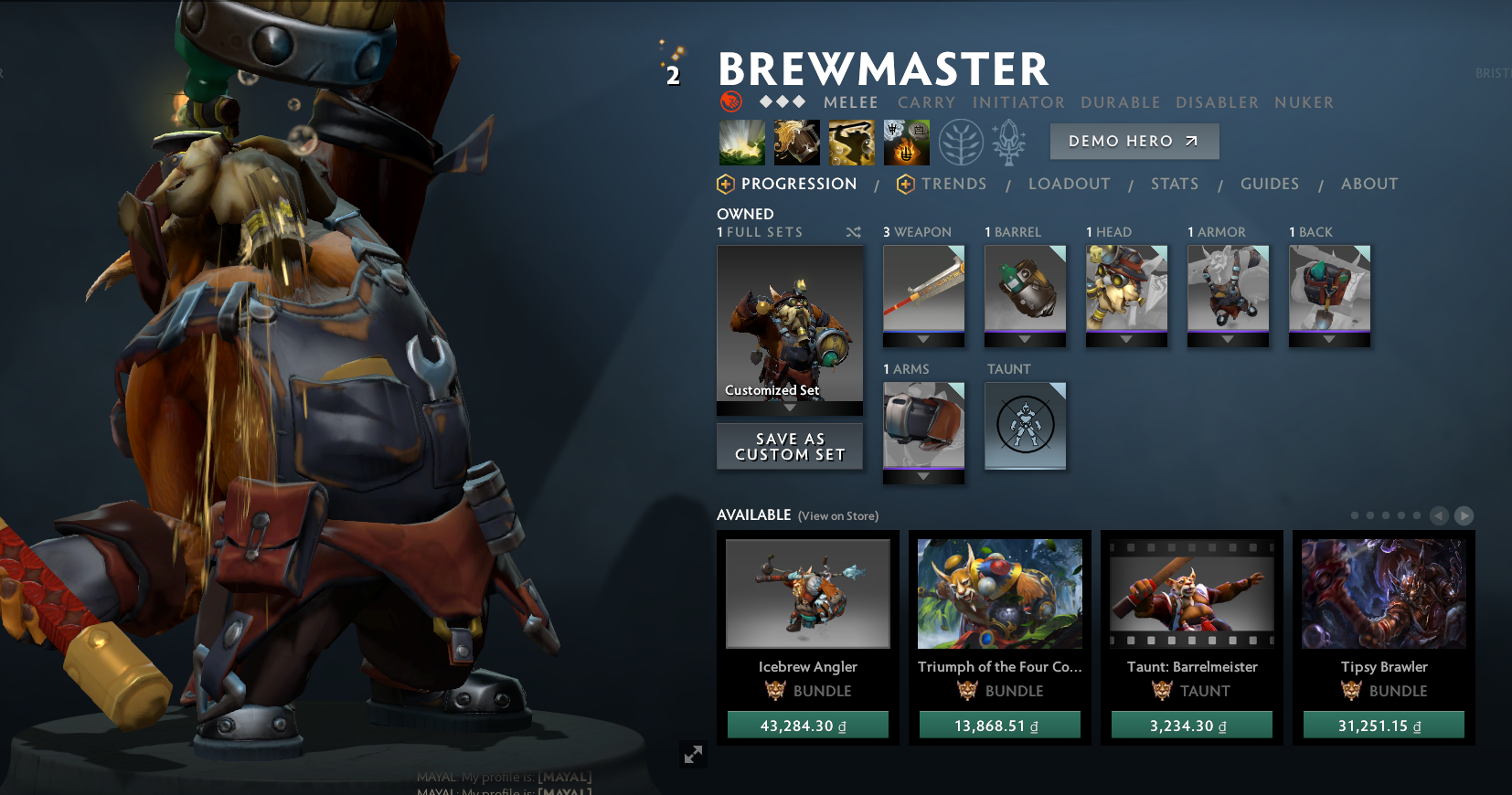The image size is (1512, 795).
Task: Open the Cinder Brew ability icon
Action: tap(796, 142)
